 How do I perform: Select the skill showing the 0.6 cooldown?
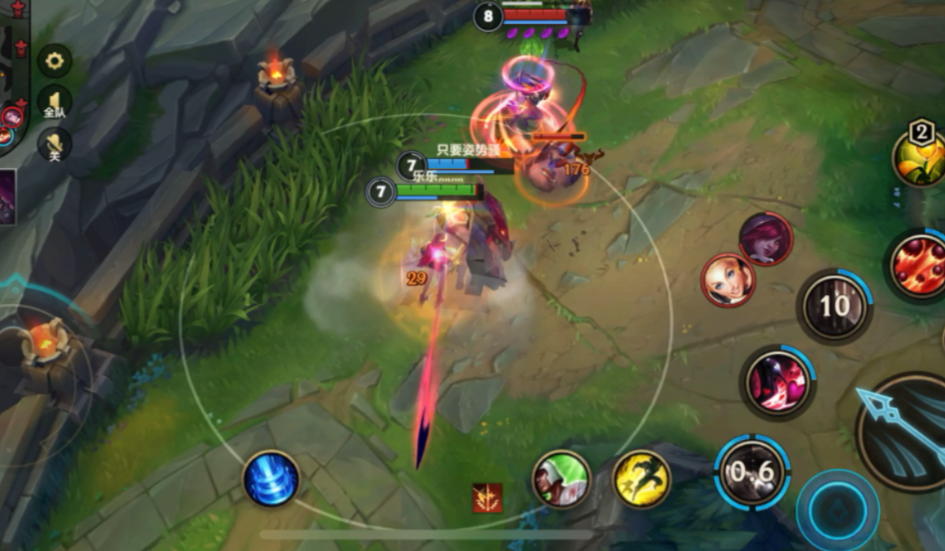click(x=752, y=473)
